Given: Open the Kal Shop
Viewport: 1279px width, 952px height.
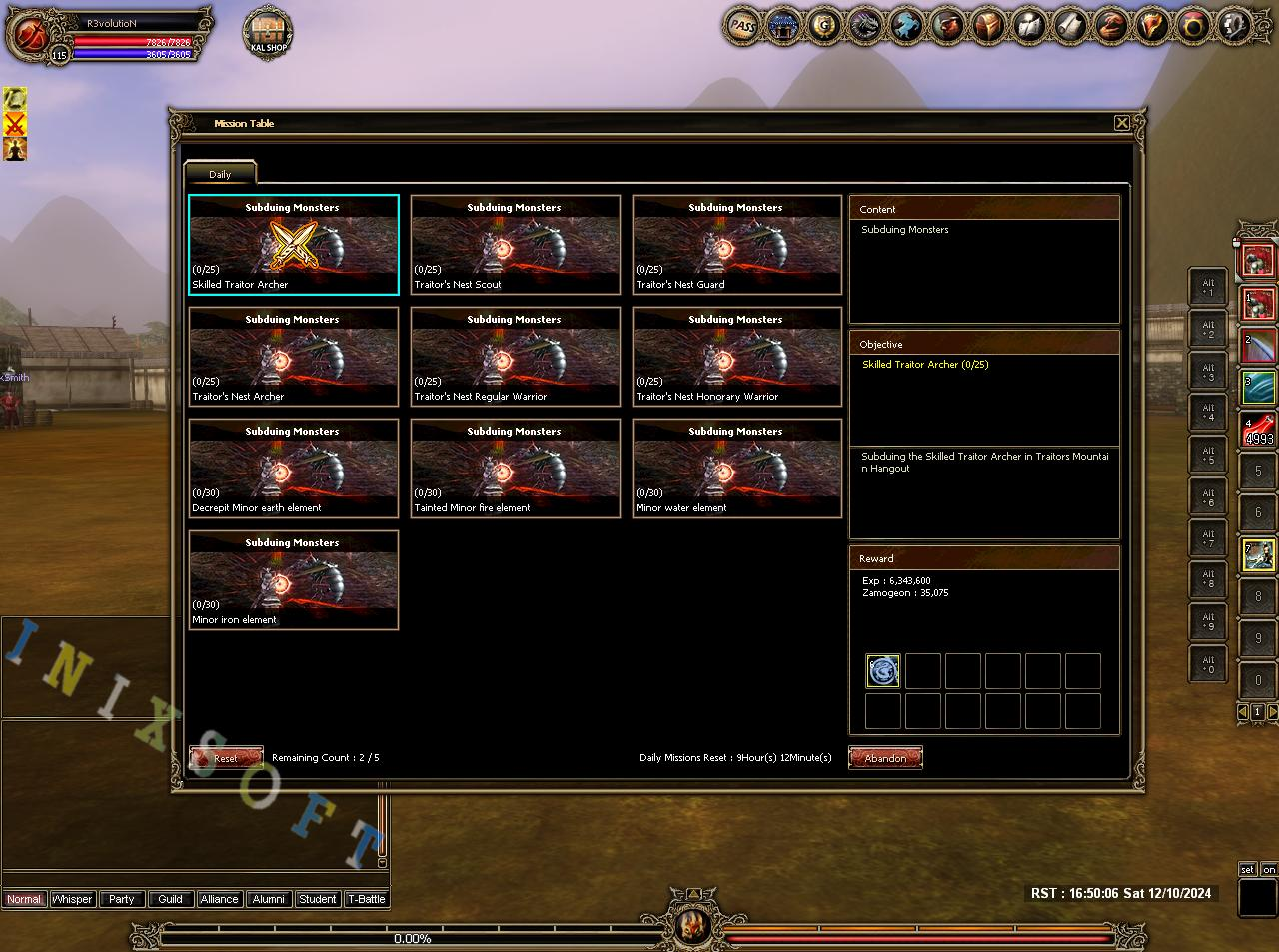Looking at the screenshot, I should [268, 32].
